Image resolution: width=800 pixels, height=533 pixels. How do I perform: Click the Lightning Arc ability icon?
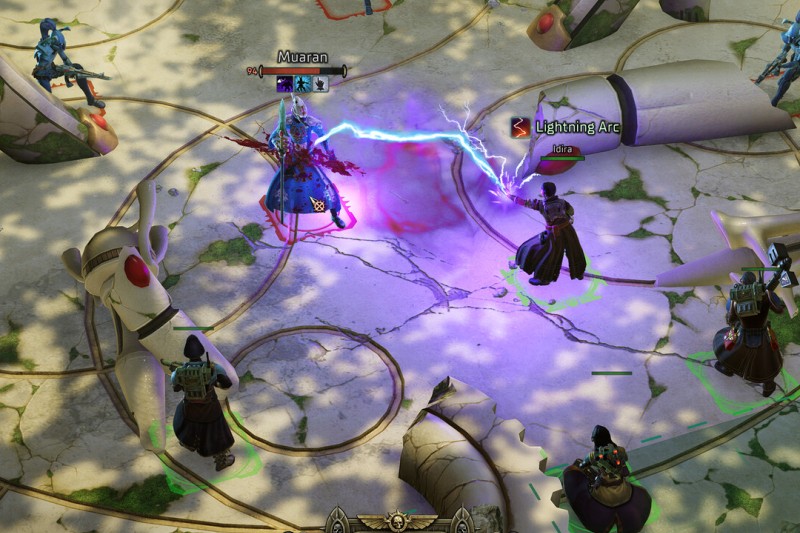pos(520,127)
